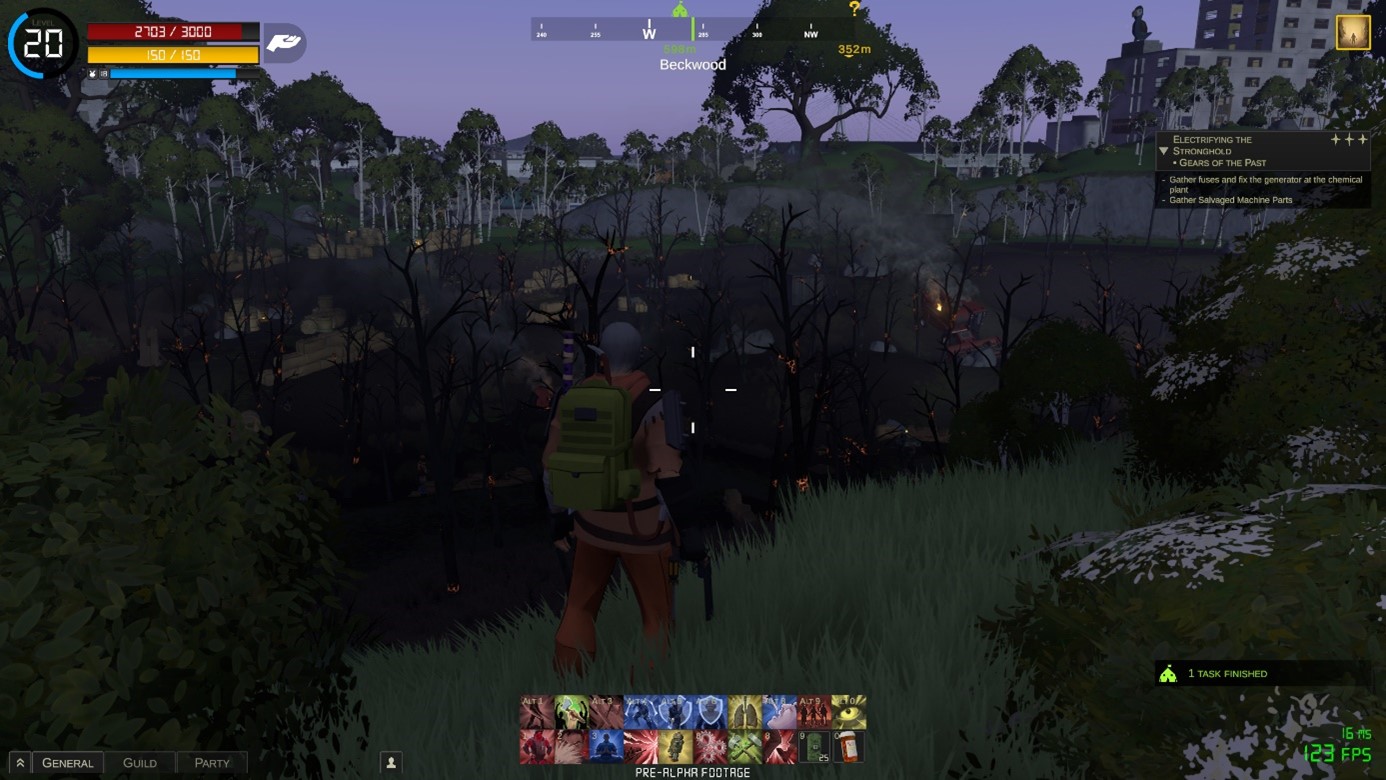Collapse the Electrifying the Stronghold quest tracker
Viewport: 1386px width, 780px height.
pos(1164,151)
